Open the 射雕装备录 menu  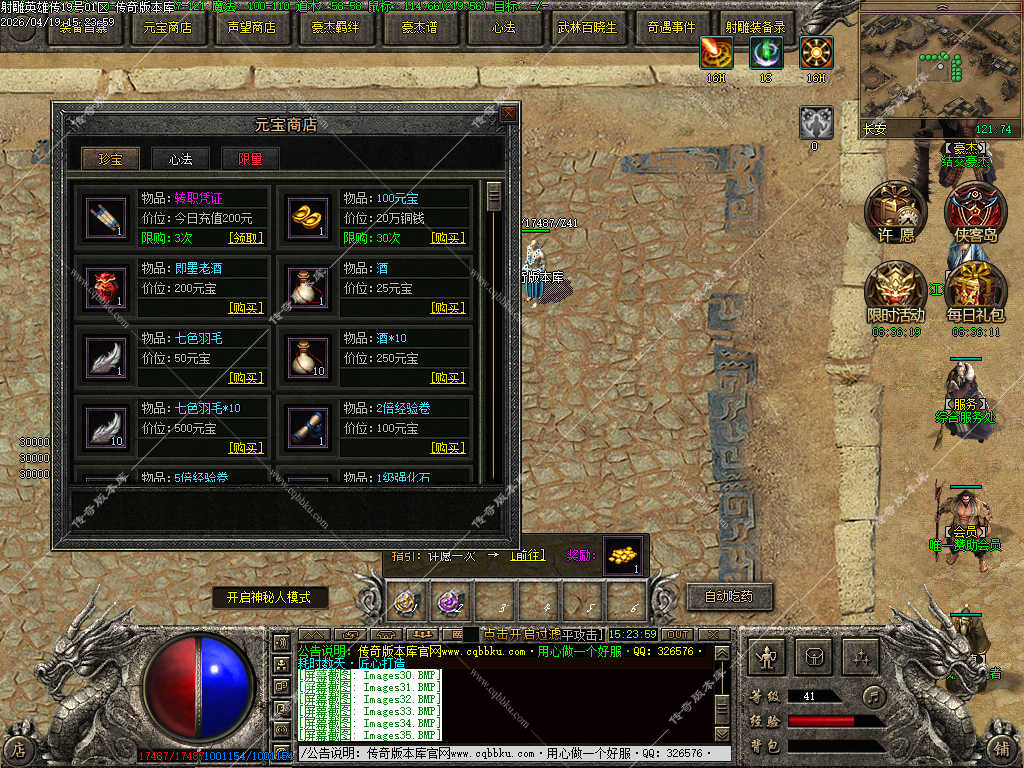click(755, 28)
